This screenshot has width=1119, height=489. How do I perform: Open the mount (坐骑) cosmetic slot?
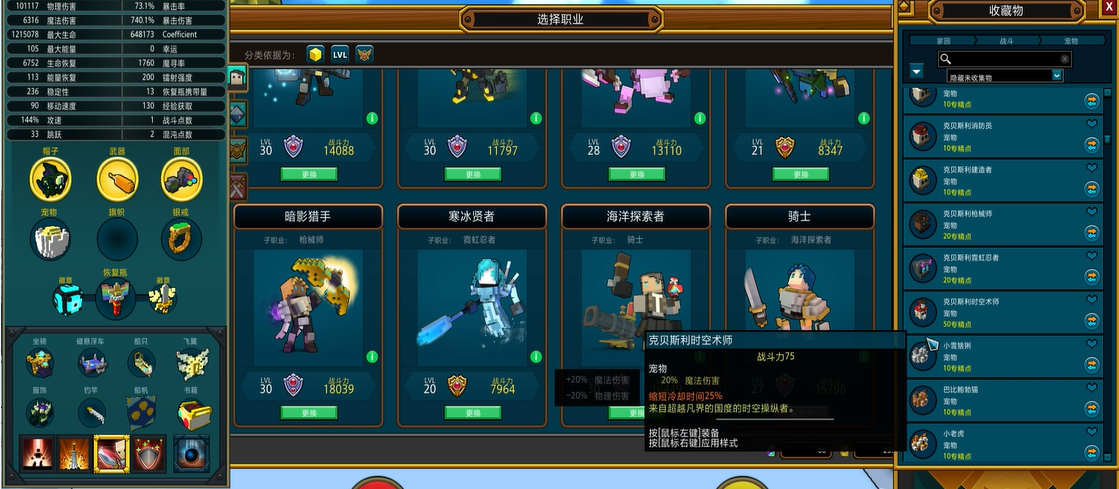coord(40,361)
